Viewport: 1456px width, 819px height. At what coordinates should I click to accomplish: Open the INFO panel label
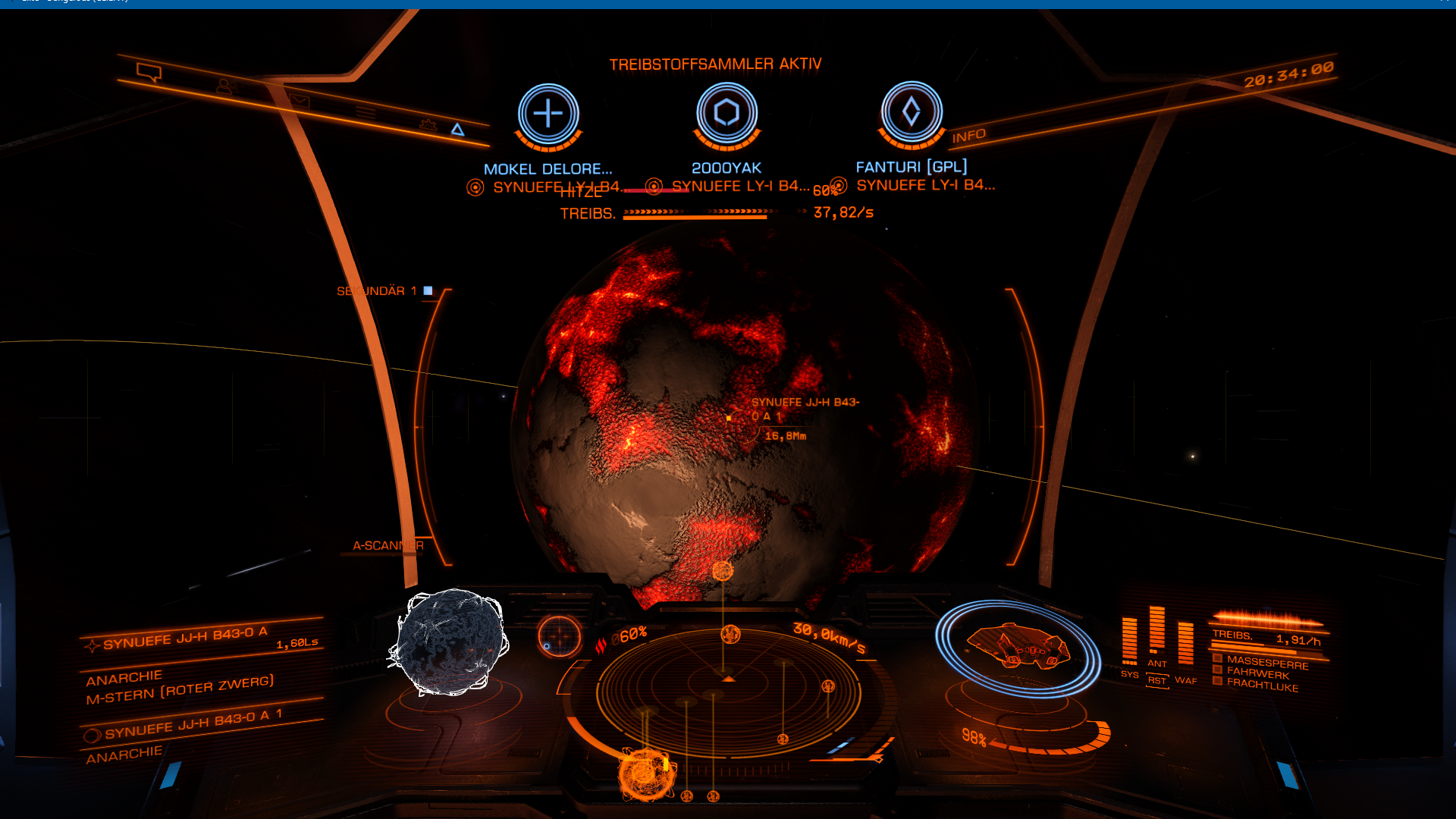[969, 136]
